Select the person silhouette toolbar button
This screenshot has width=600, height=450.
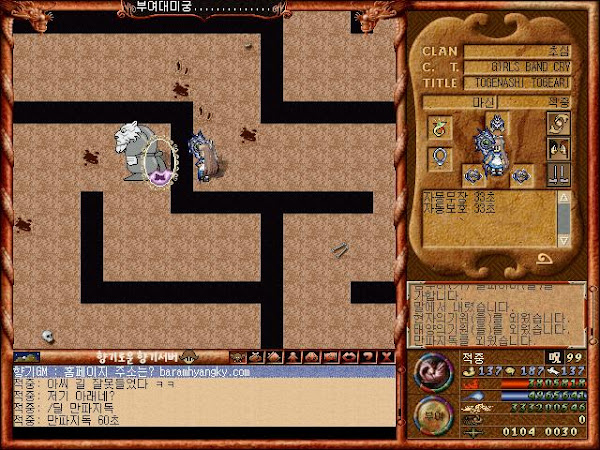point(294,357)
